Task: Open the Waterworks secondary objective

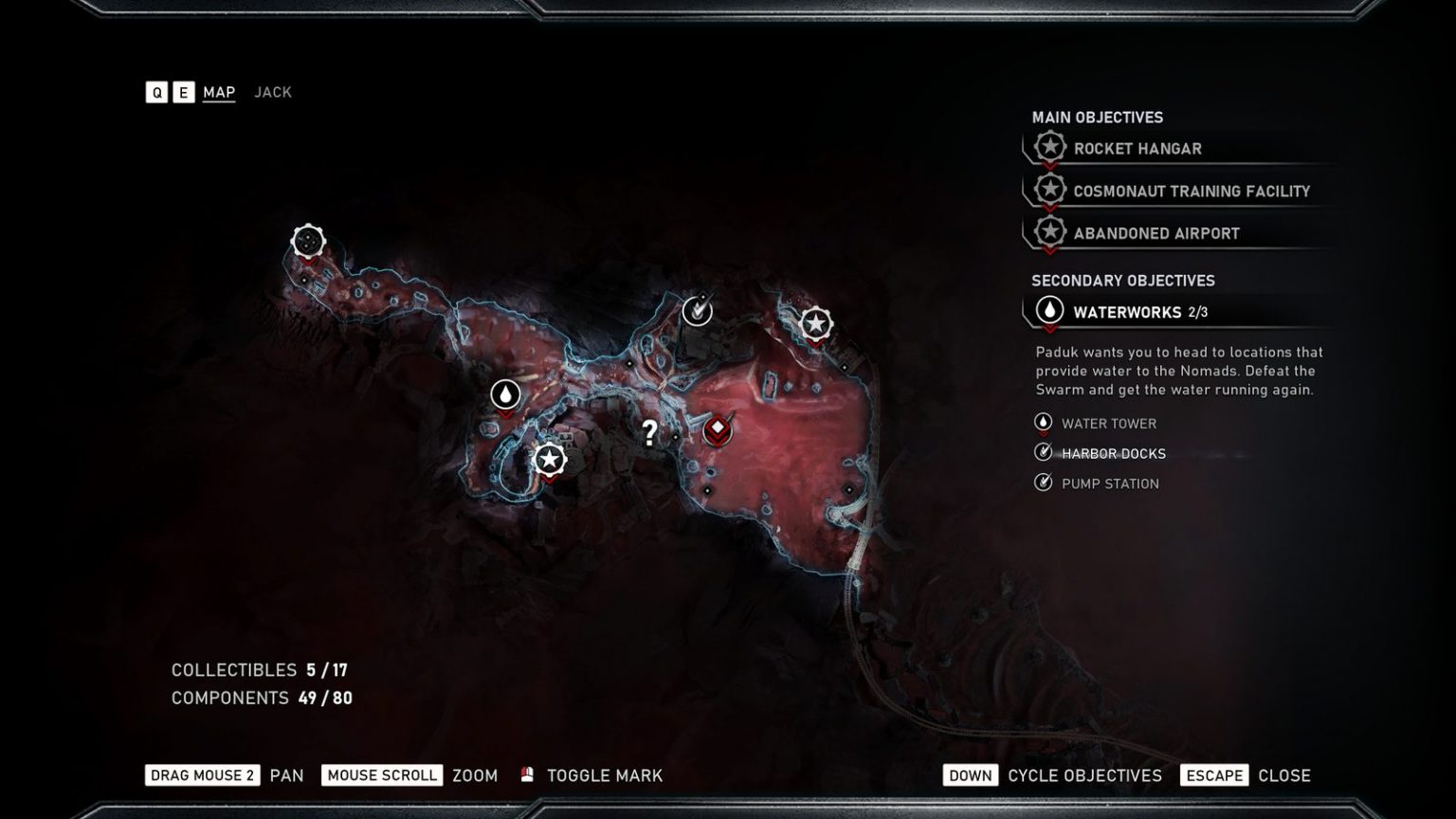Action: [x=1126, y=312]
